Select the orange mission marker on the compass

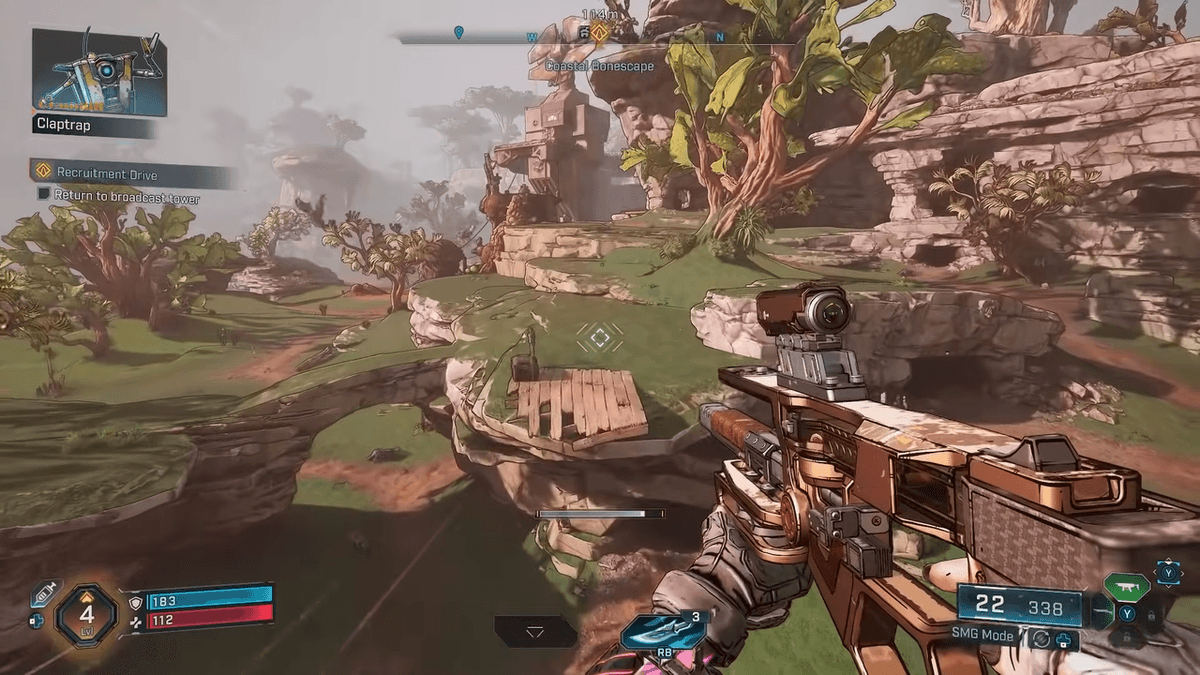(x=599, y=34)
